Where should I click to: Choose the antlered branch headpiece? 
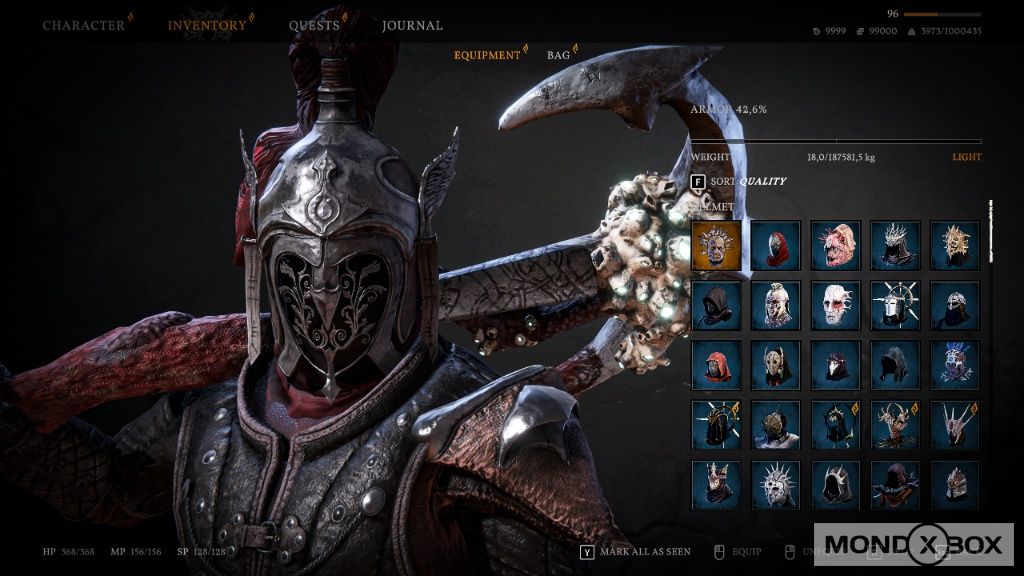(895, 425)
